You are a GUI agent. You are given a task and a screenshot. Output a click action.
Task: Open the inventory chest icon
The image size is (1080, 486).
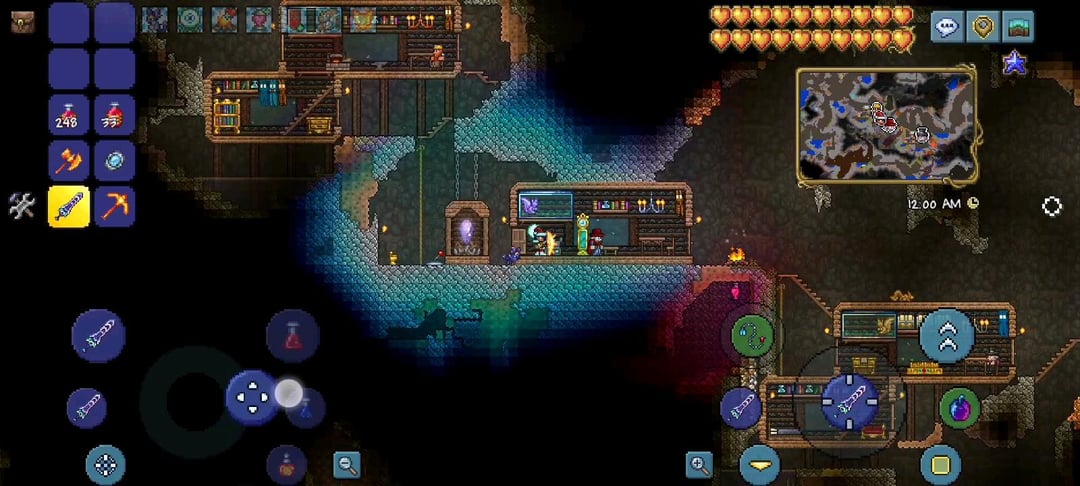[22, 22]
